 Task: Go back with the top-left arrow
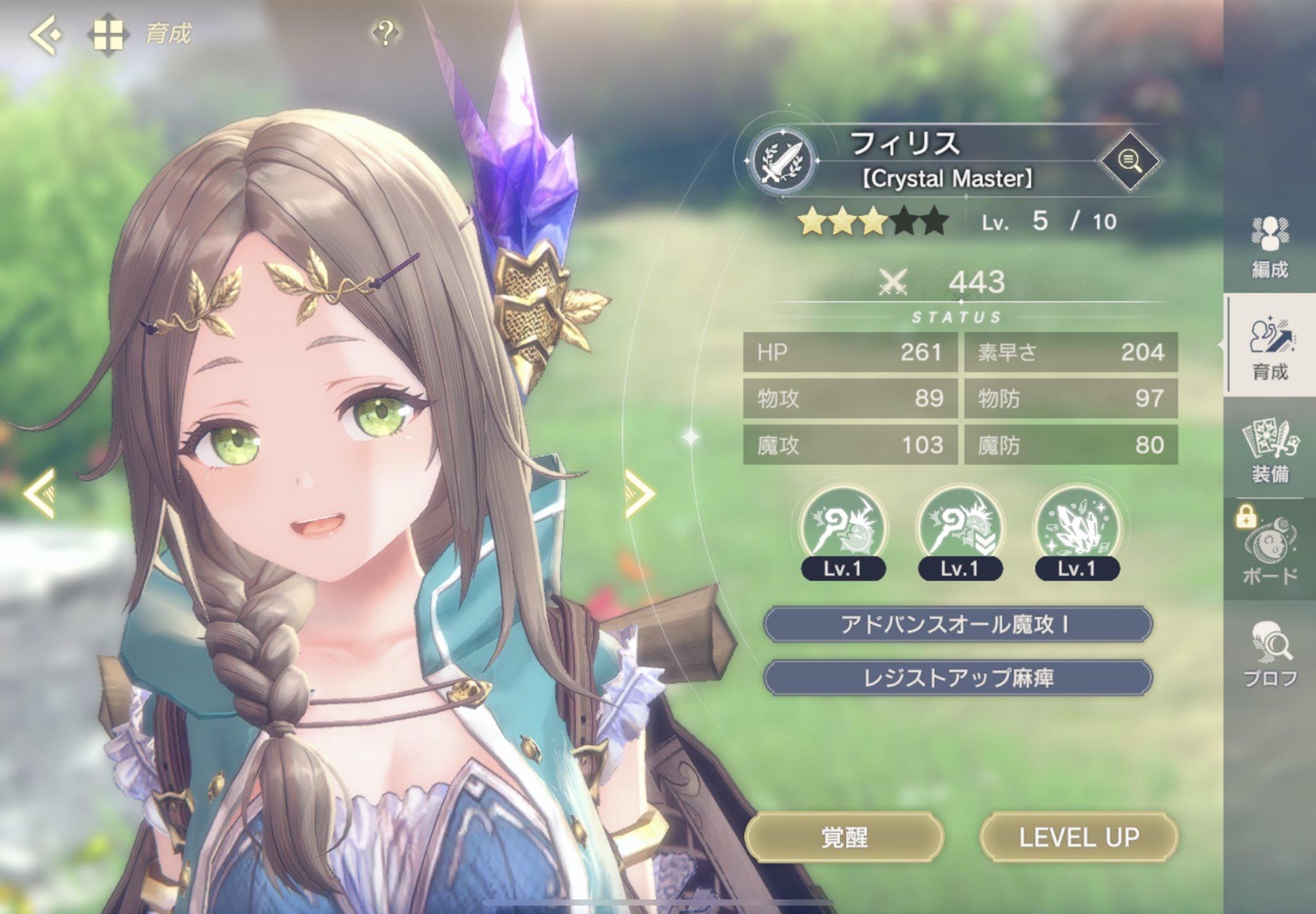(x=45, y=33)
